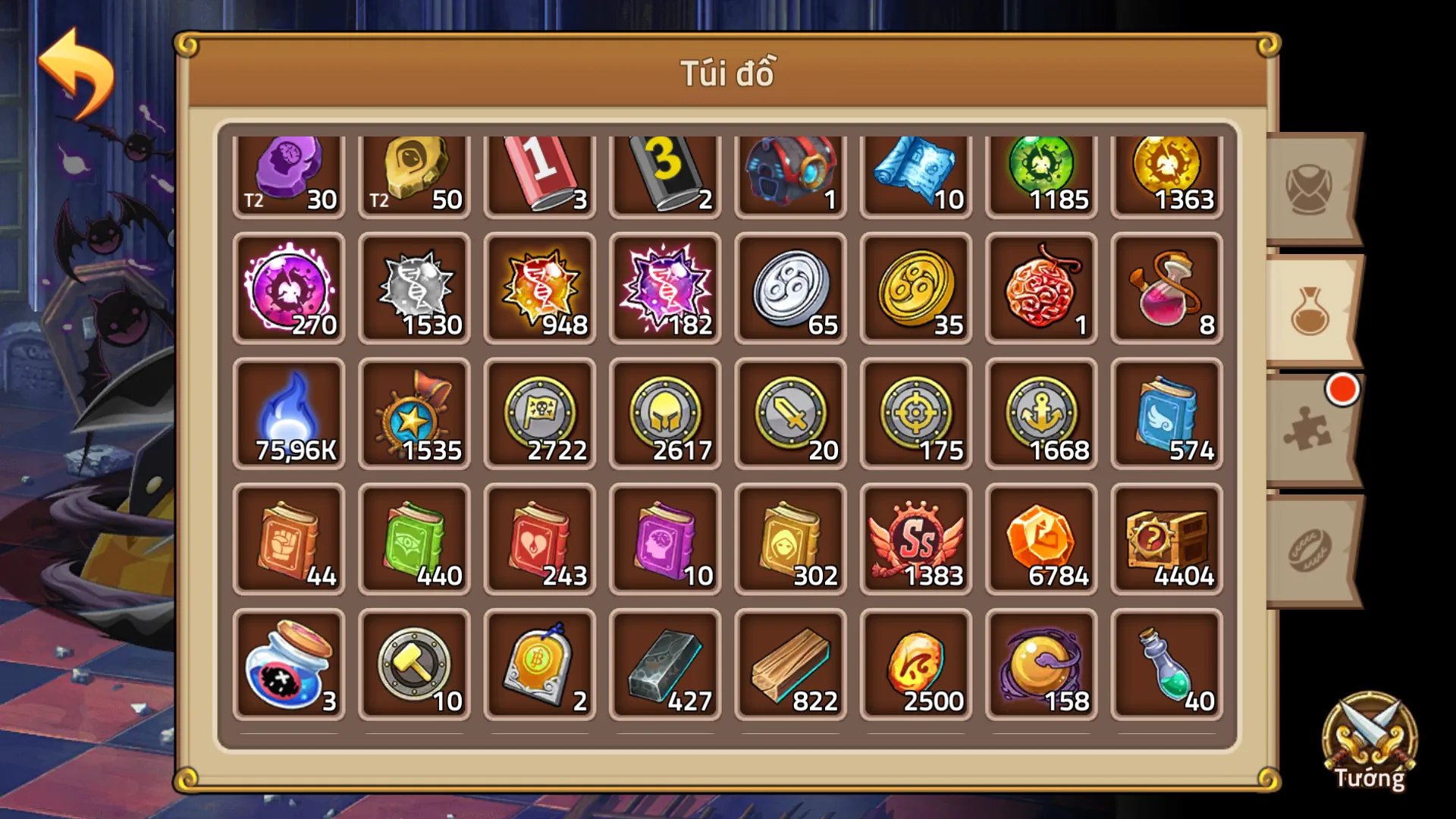Select the hammer medal item with 10
This screenshot has width=1456, height=819.
(x=414, y=665)
